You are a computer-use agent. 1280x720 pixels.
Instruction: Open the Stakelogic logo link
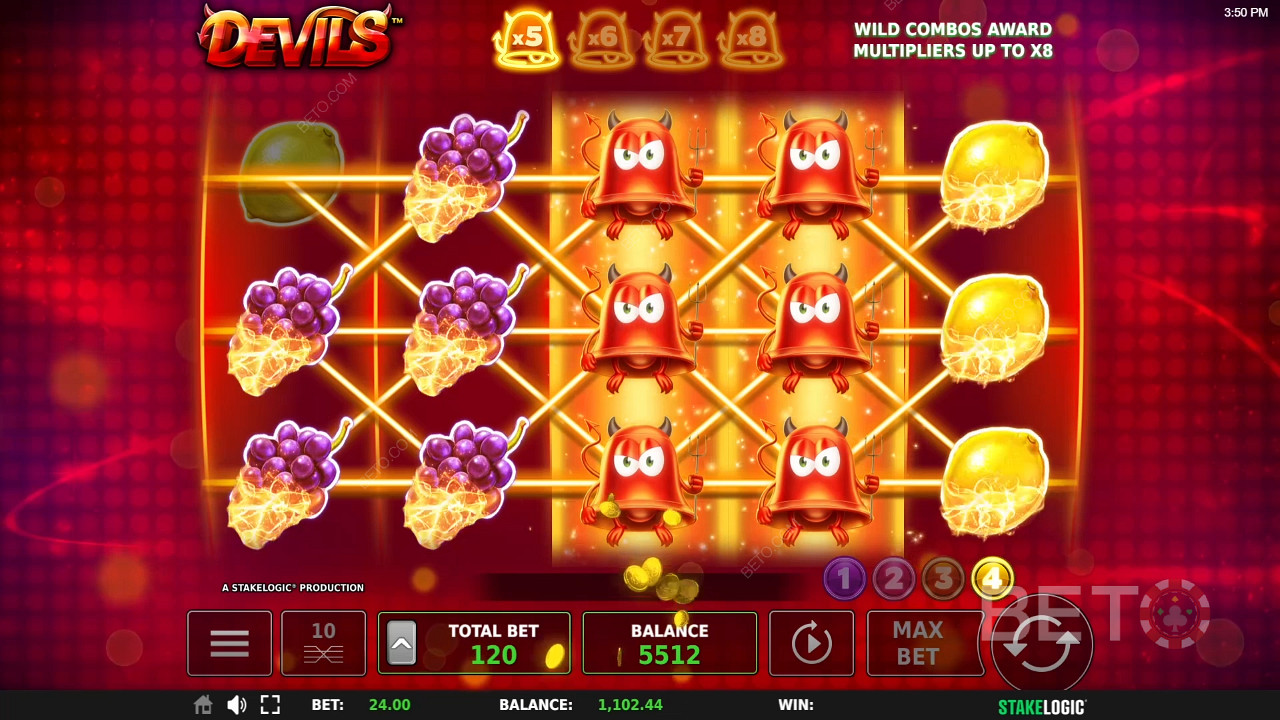(x=1041, y=706)
